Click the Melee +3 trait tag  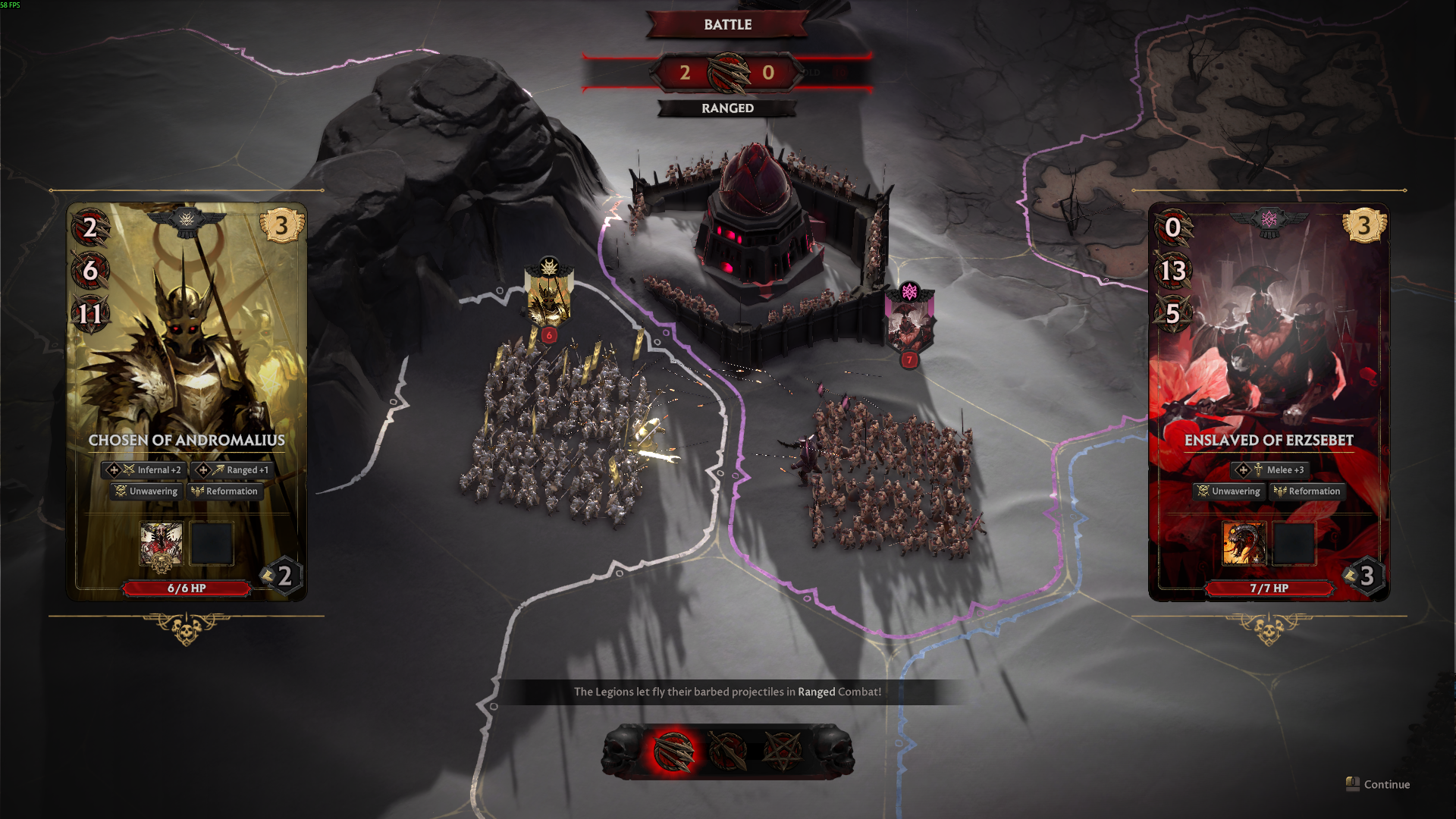pos(1270,470)
